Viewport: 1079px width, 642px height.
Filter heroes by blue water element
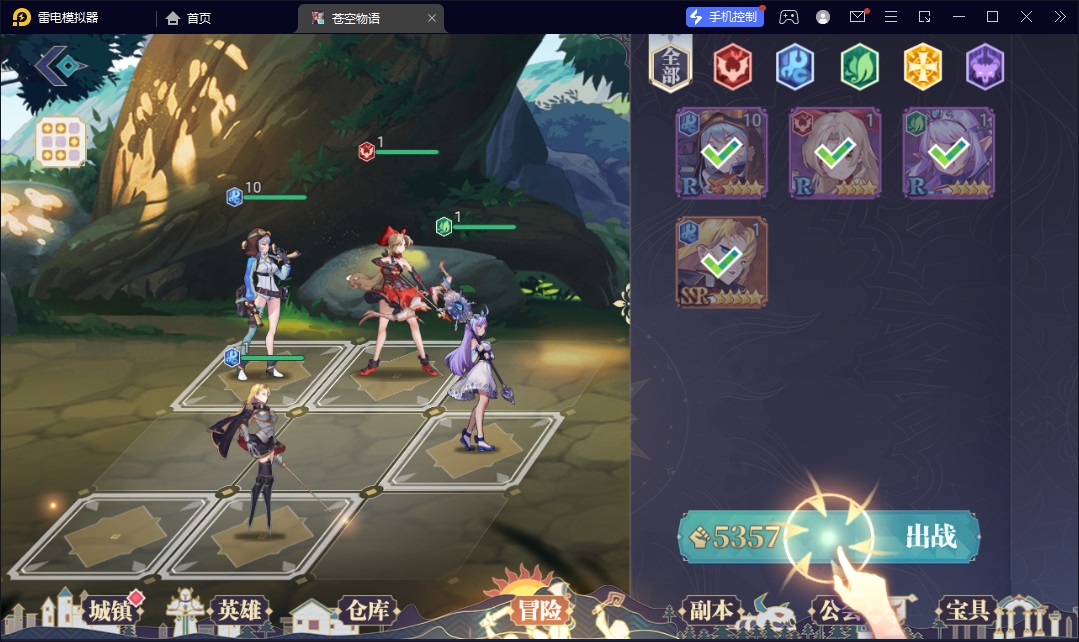pyautogui.click(x=795, y=68)
